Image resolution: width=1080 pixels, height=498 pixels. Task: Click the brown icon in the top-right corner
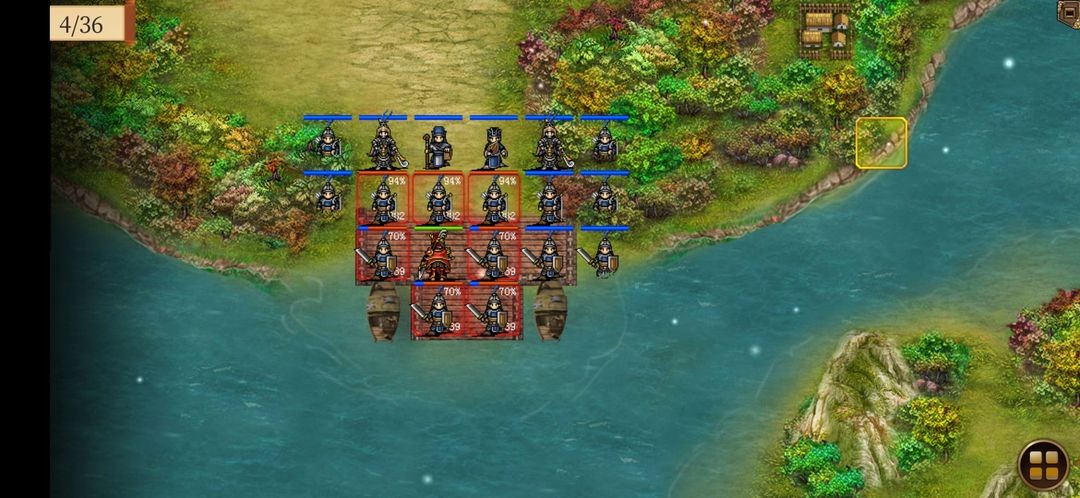[1069, 12]
